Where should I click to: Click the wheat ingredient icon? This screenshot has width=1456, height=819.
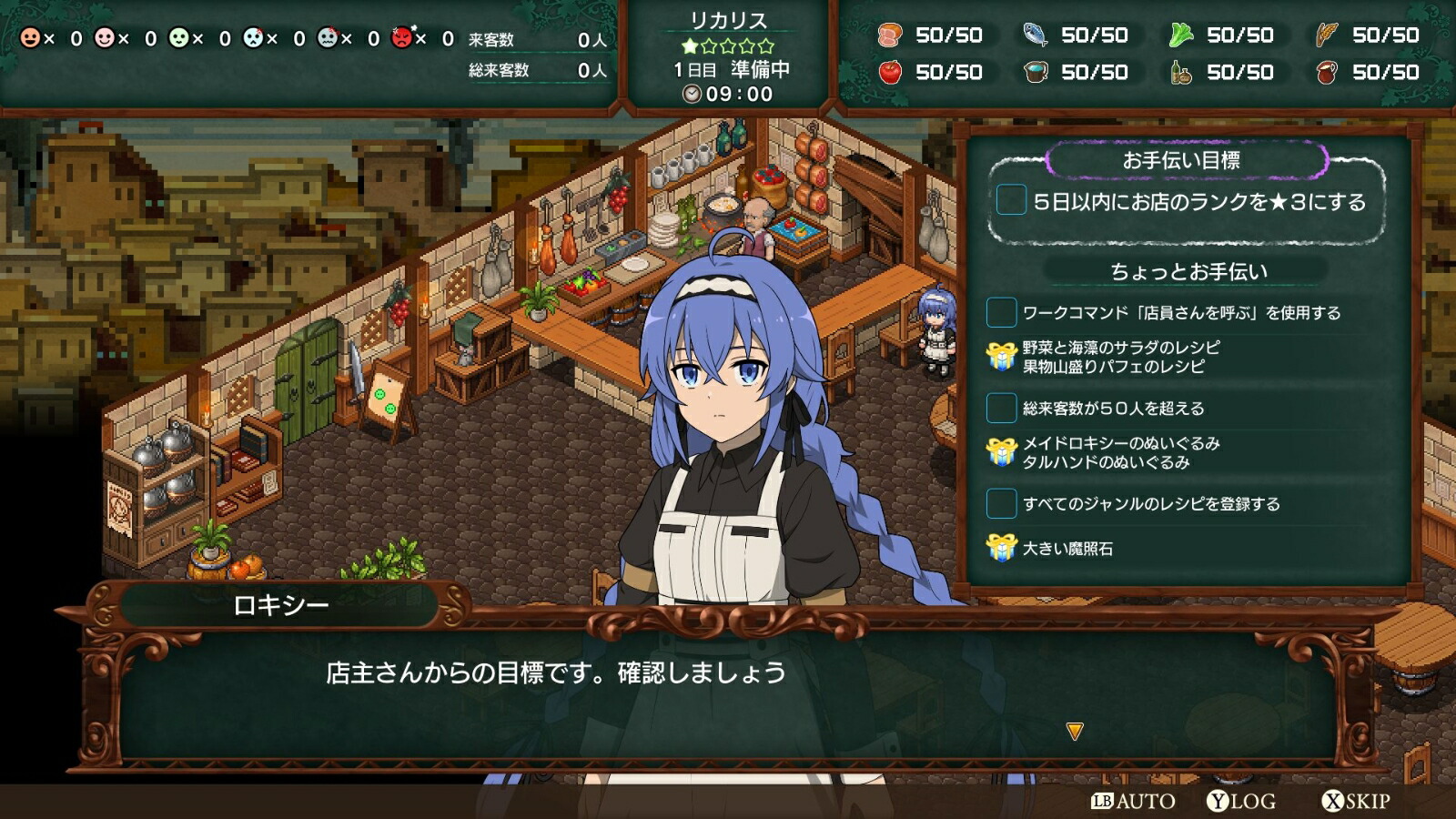tap(1328, 36)
